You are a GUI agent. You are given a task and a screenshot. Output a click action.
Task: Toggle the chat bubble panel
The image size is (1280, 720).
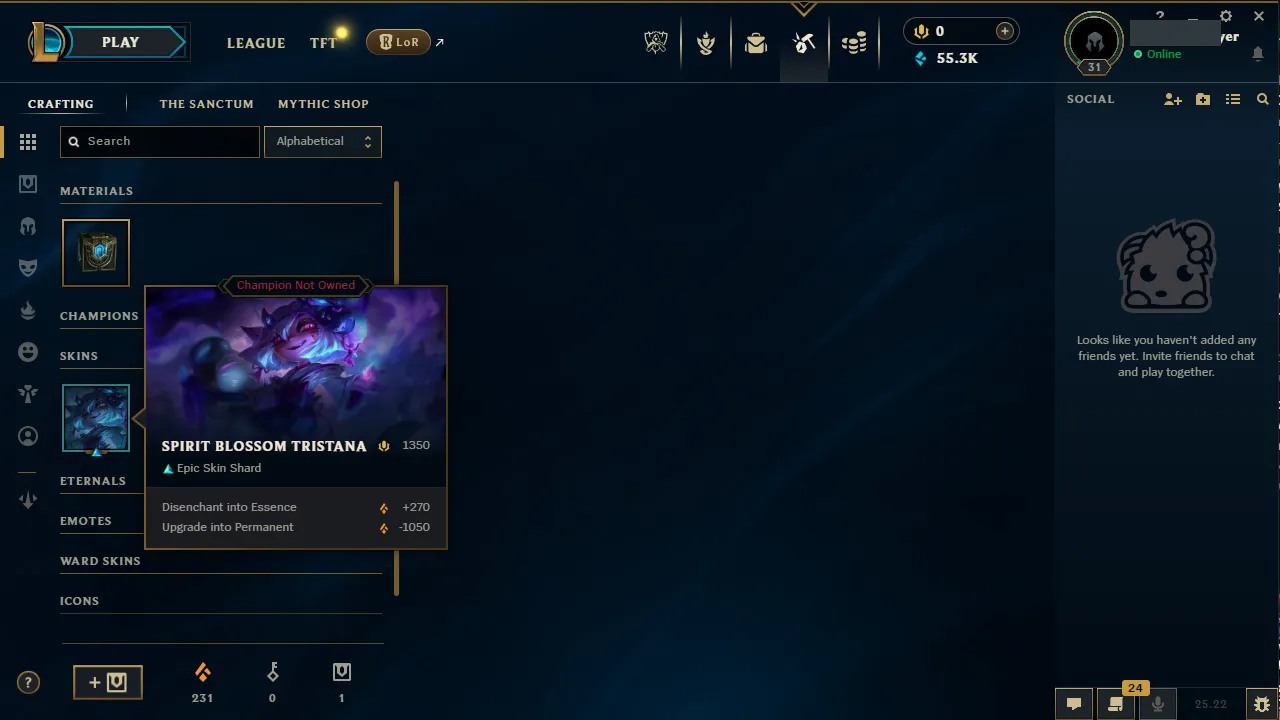1074,704
